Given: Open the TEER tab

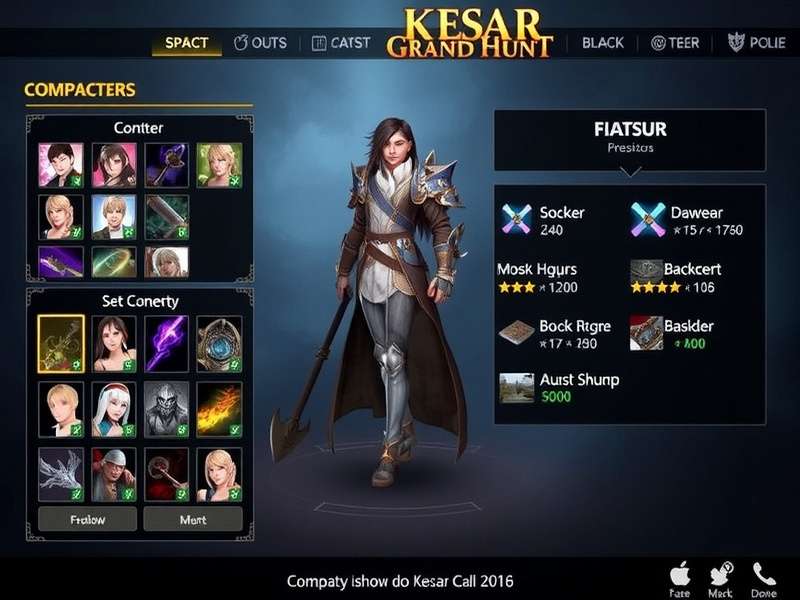Looking at the screenshot, I should coord(676,43).
